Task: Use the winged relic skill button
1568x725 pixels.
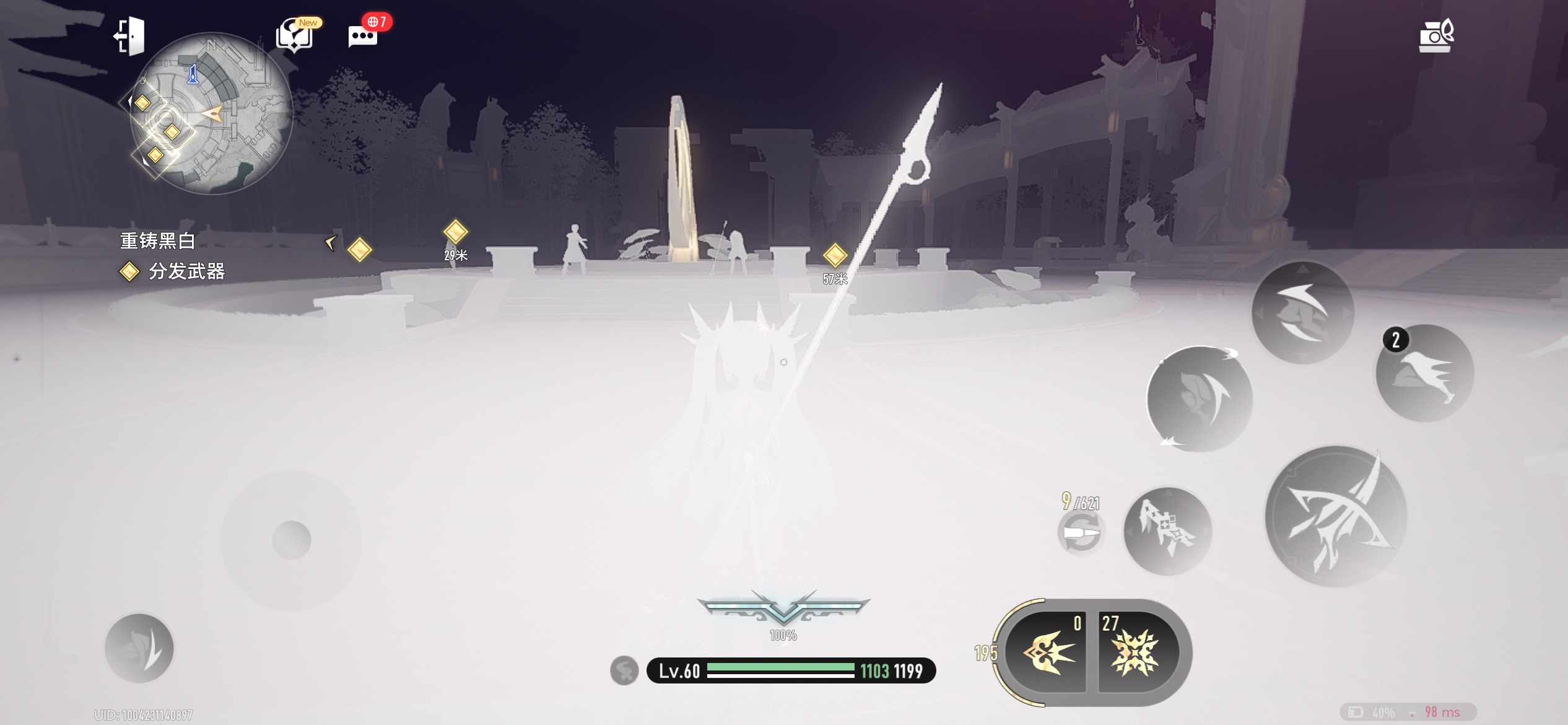Action: [1167, 531]
